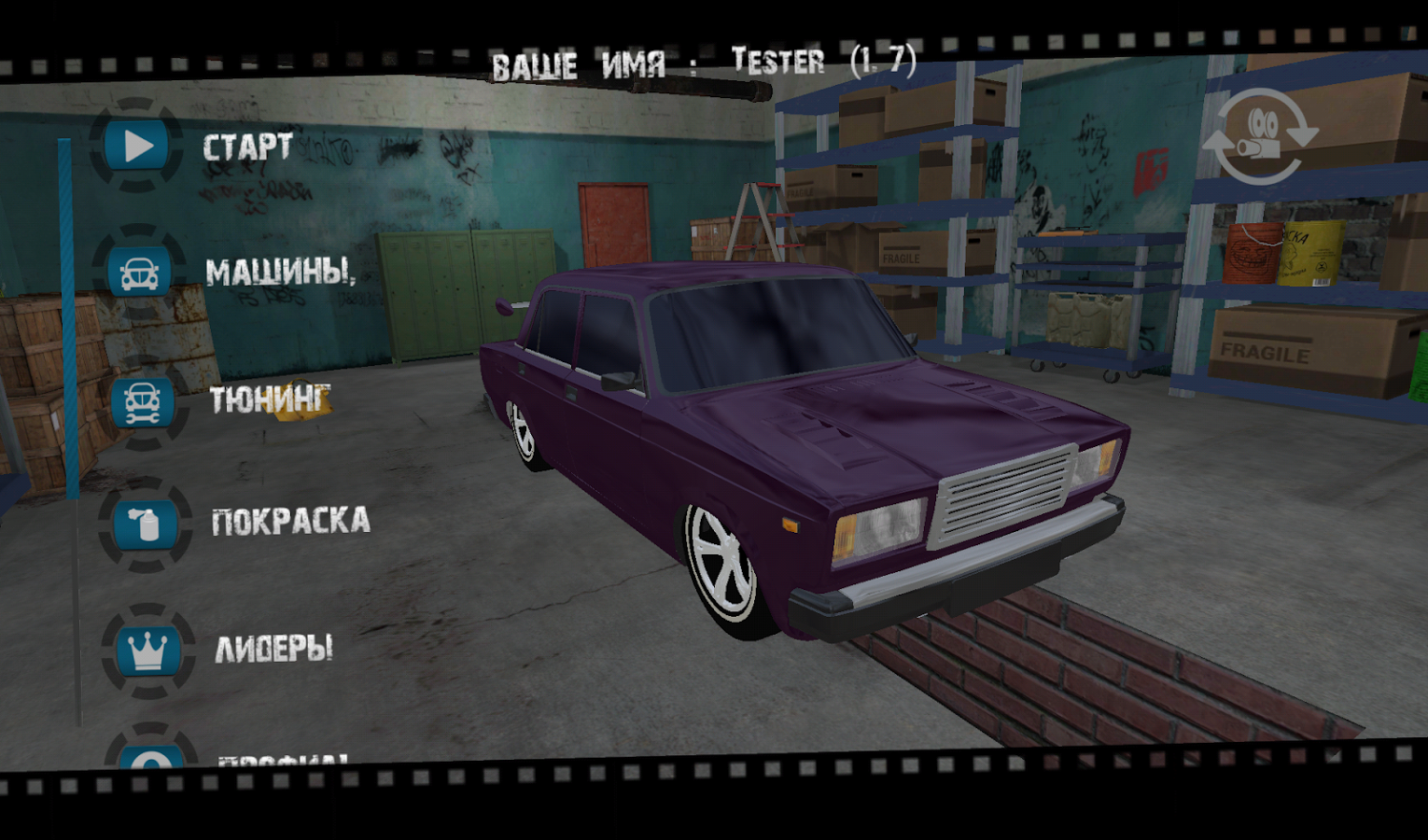Open the ТЮНИНГ tuning menu

point(269,399)
